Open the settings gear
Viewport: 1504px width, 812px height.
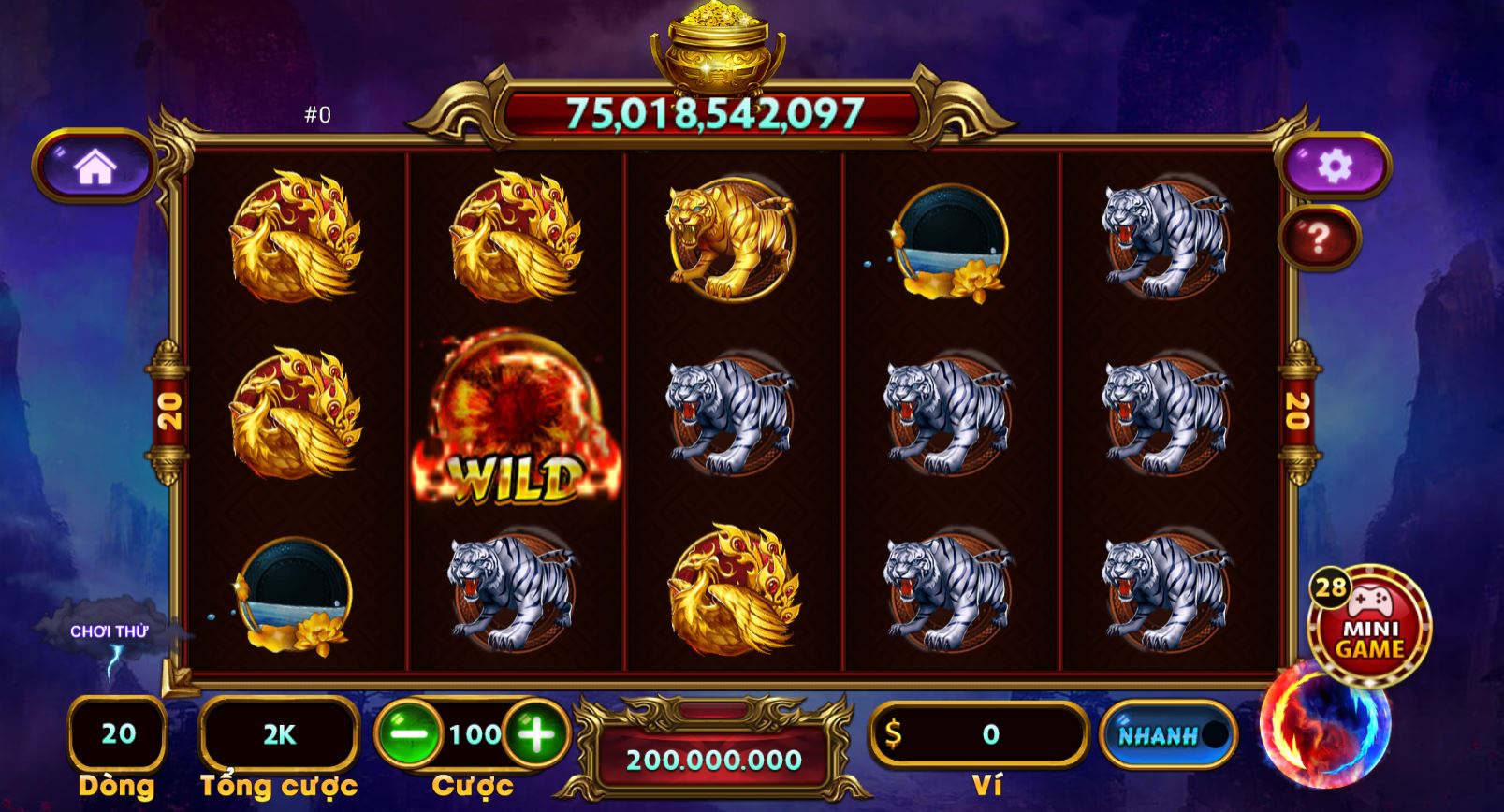[x=1336, y=166]
